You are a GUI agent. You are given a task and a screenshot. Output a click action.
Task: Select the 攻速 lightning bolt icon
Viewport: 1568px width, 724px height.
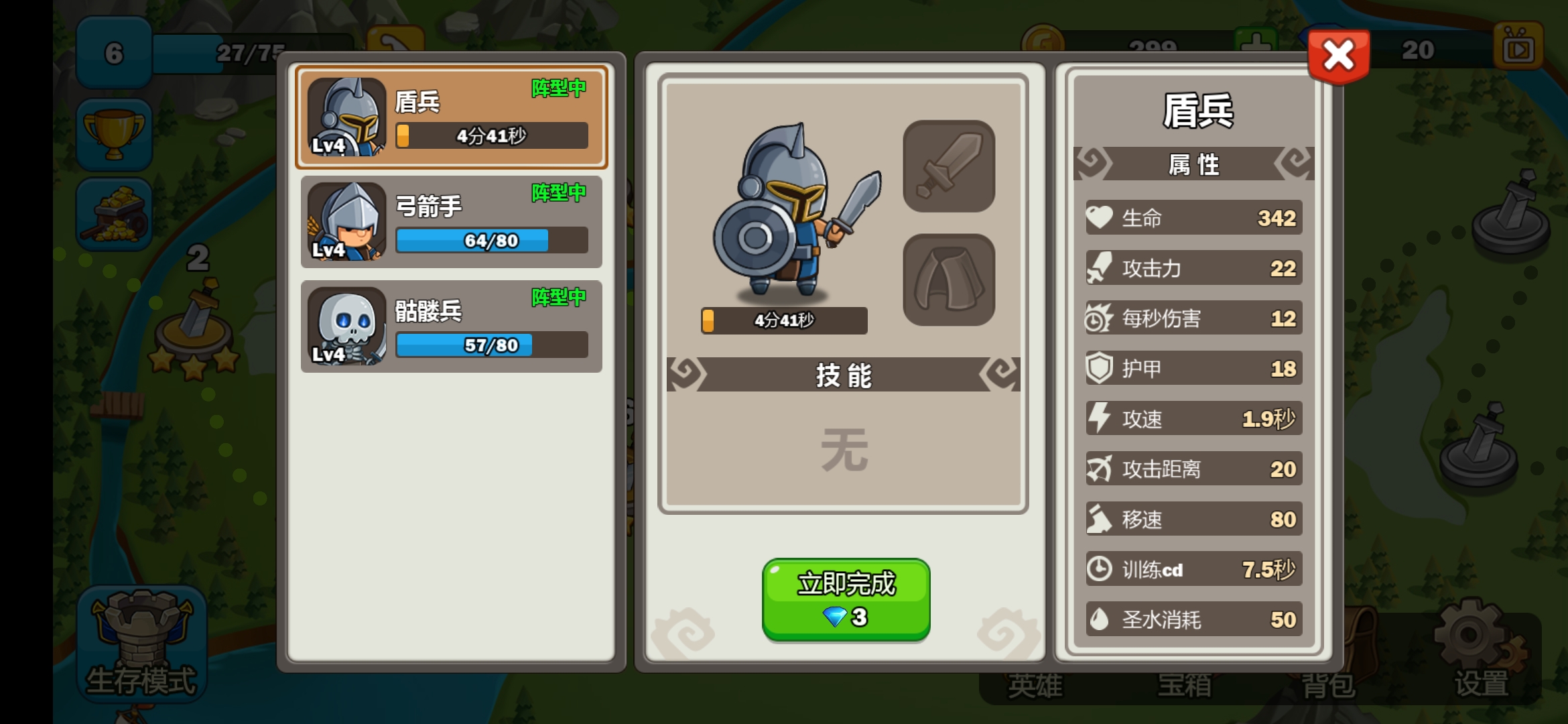1098,419
